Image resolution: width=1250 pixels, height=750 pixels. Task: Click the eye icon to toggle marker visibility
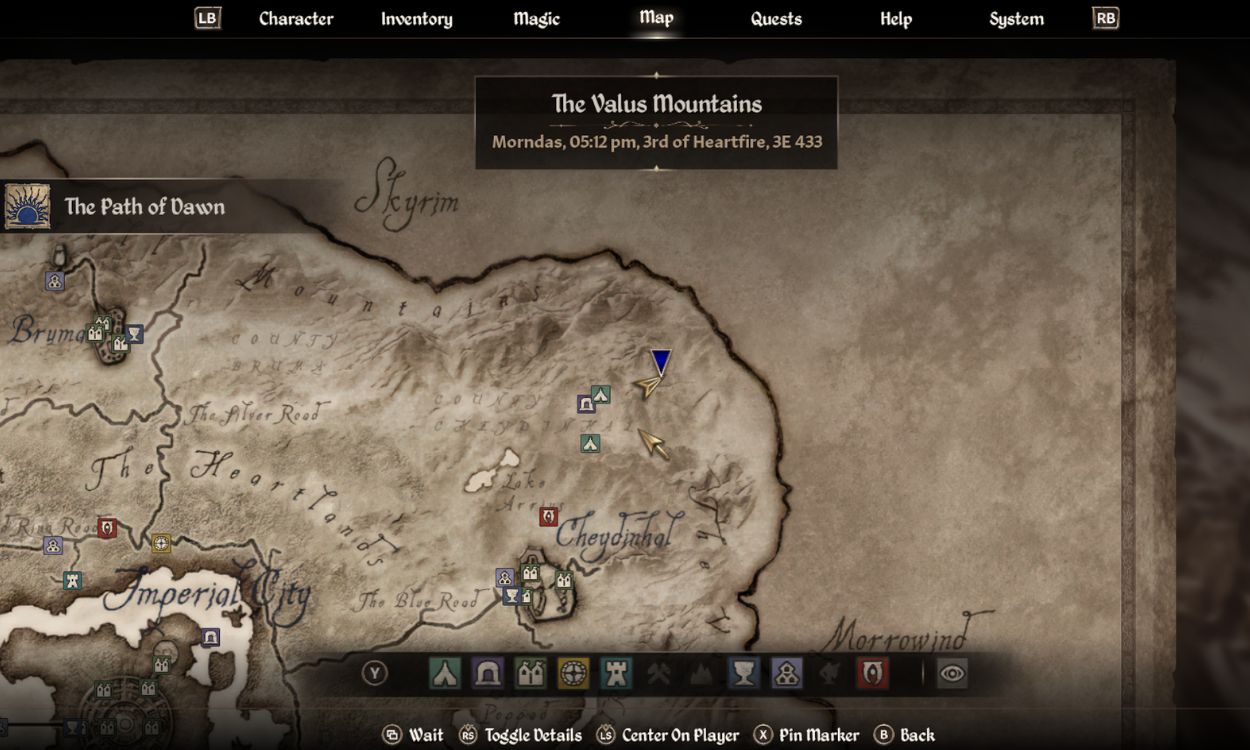click(951, 673)
